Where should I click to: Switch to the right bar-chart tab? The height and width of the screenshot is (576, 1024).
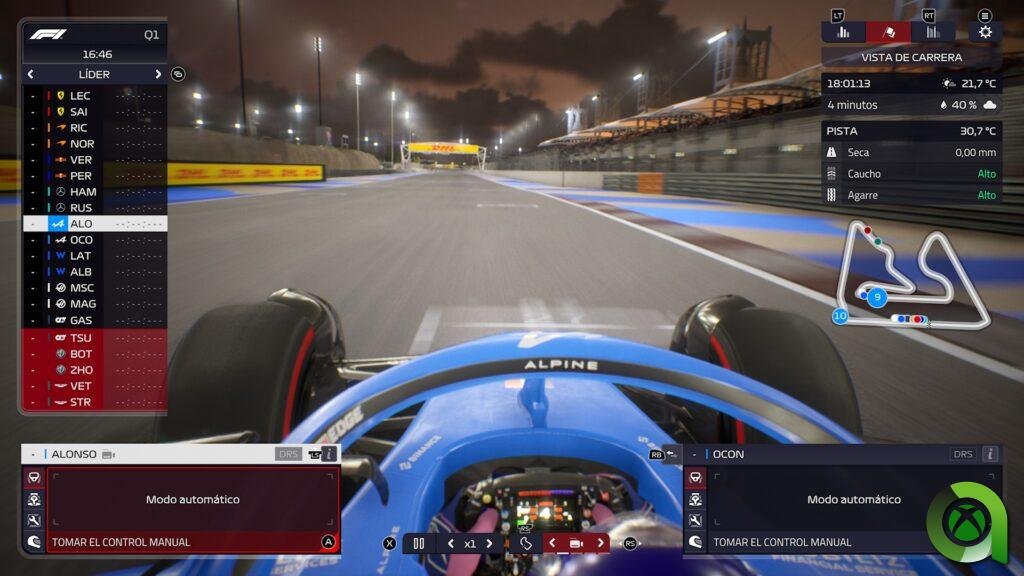pyautogui.click(x=933, y=32)
